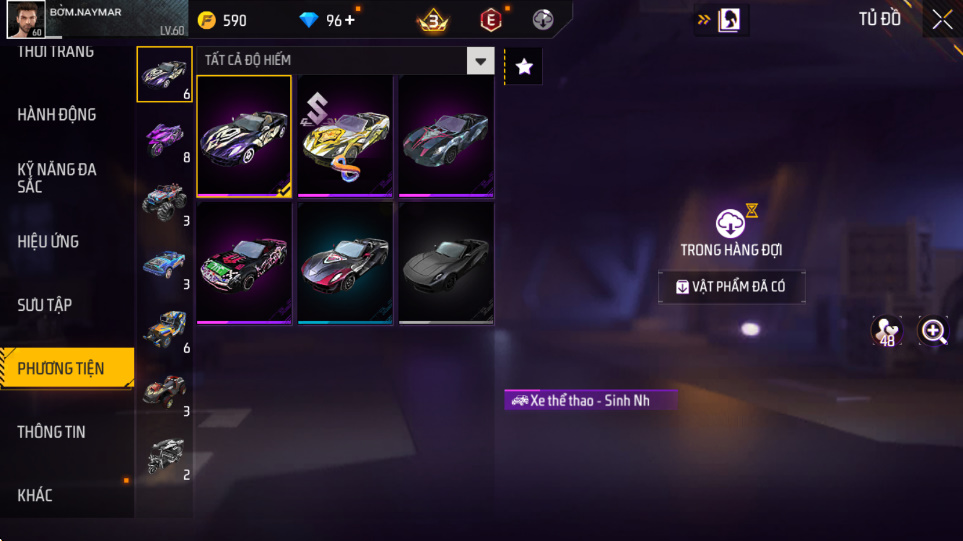This screenshot has height=541, width=963.
Task: Choose the plain black sports car skin
Action: click(446, 263)
